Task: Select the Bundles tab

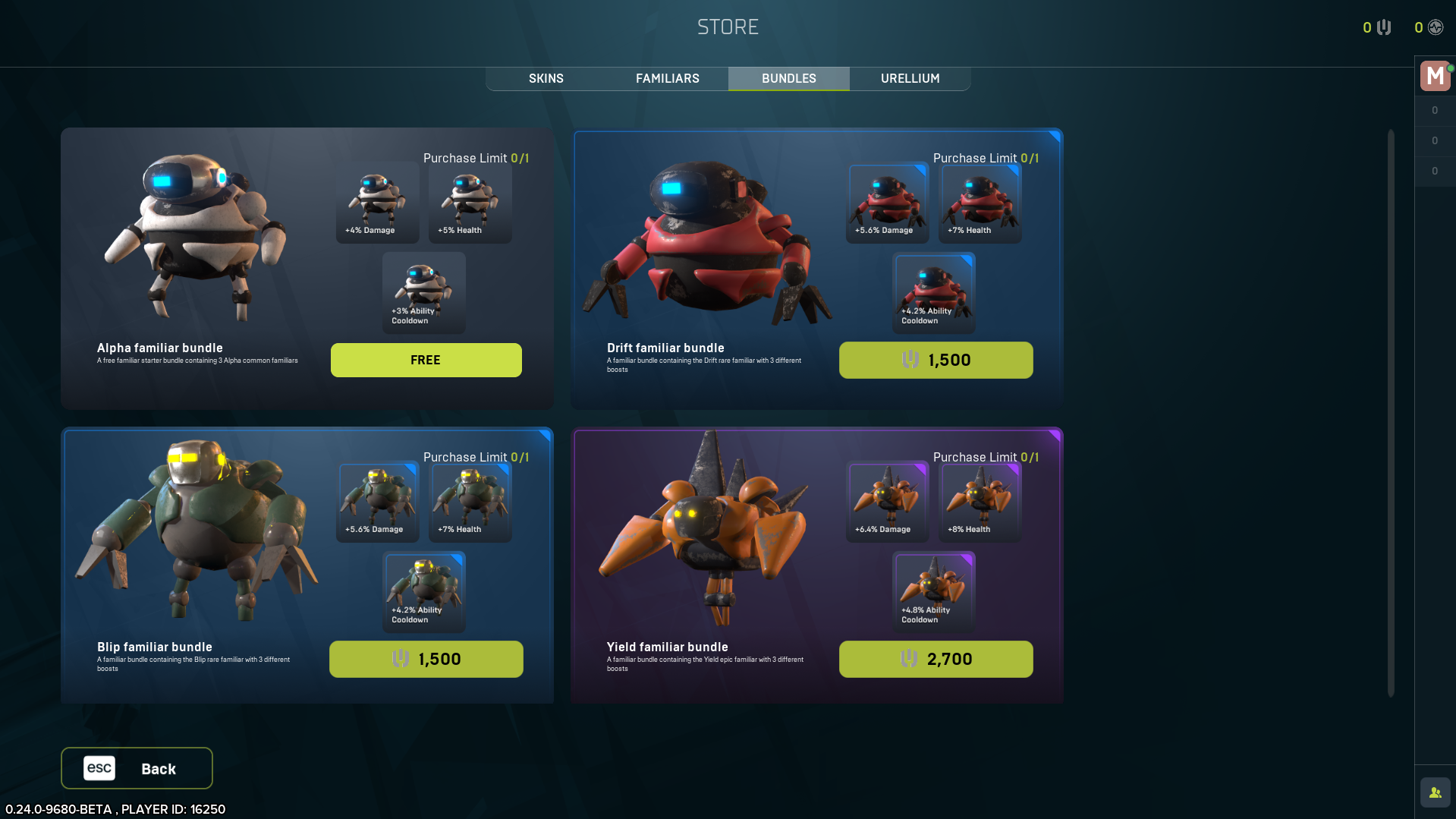Action: click(789, 79)
